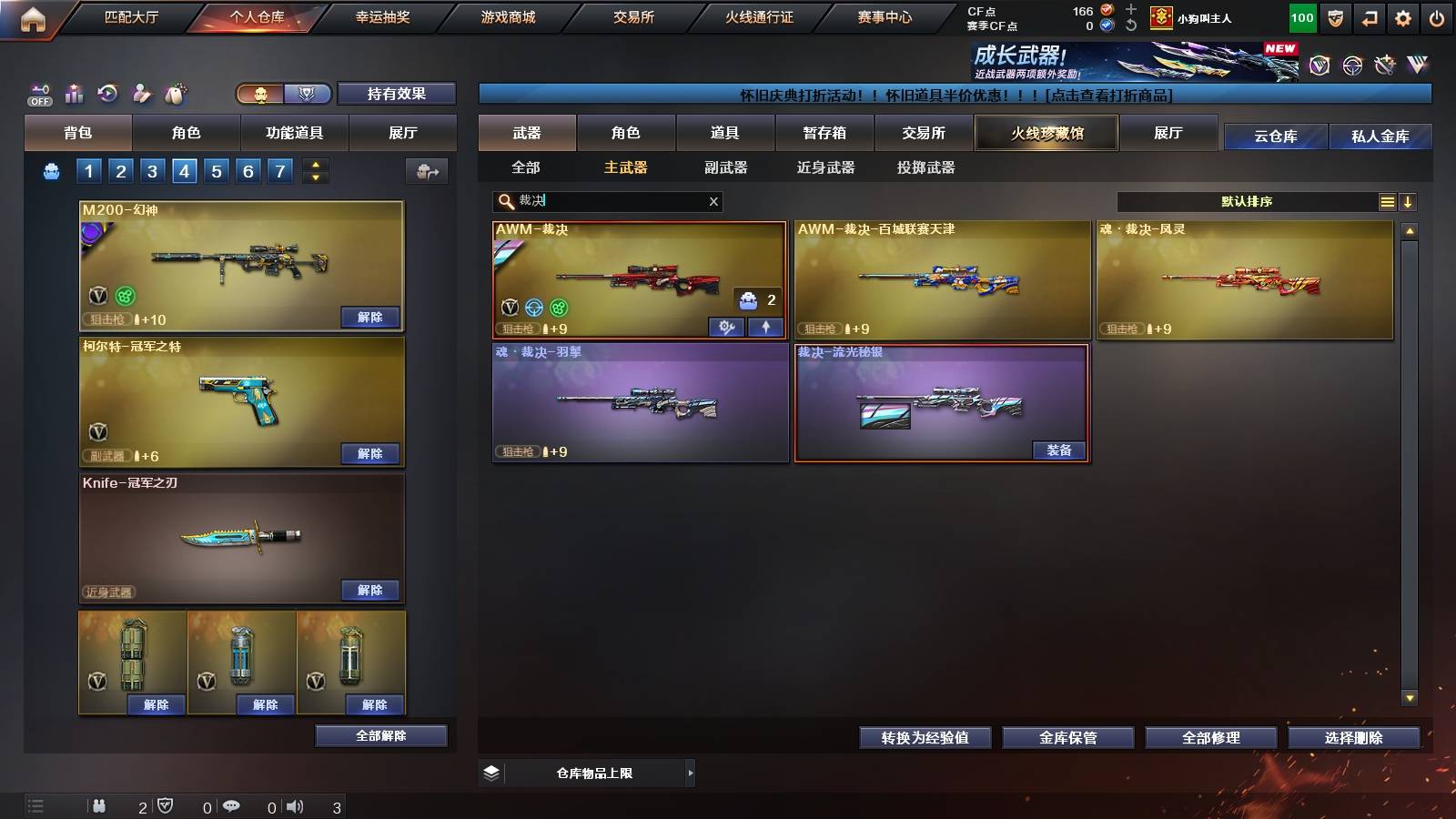Click the gear toggle on the AWM-裁决 card
Image resolution: width=1456 pixels, height=819 pixels.
(x=725, y=327)
